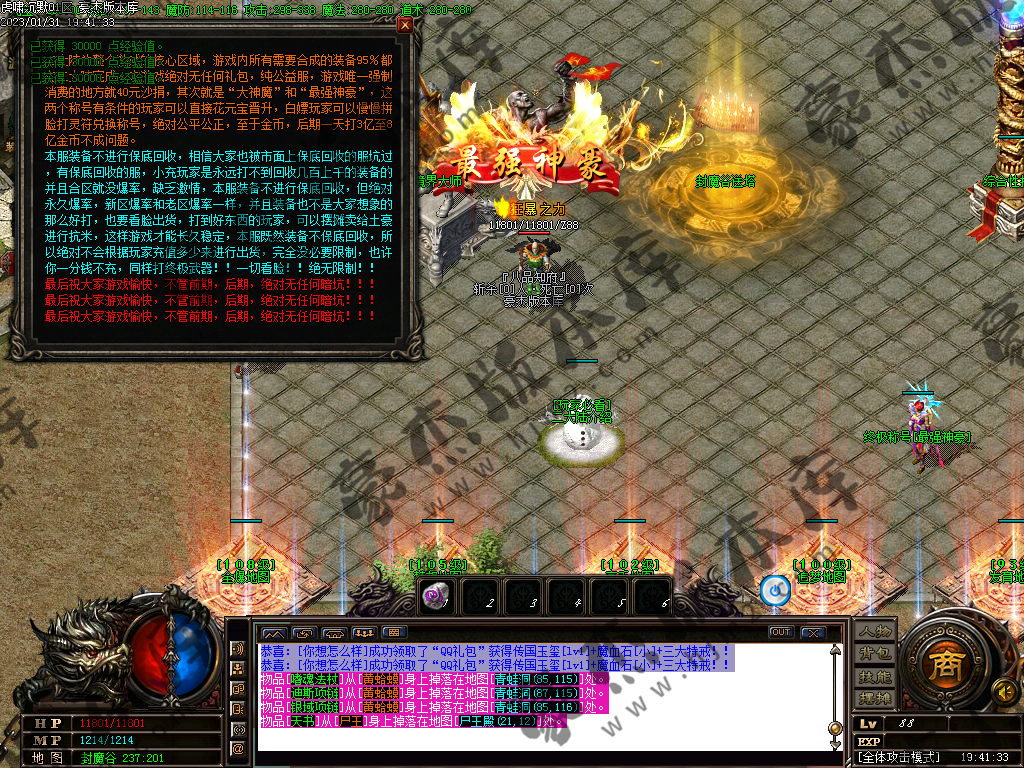Open the 技能 skills panel

click(x=874, y=676)
